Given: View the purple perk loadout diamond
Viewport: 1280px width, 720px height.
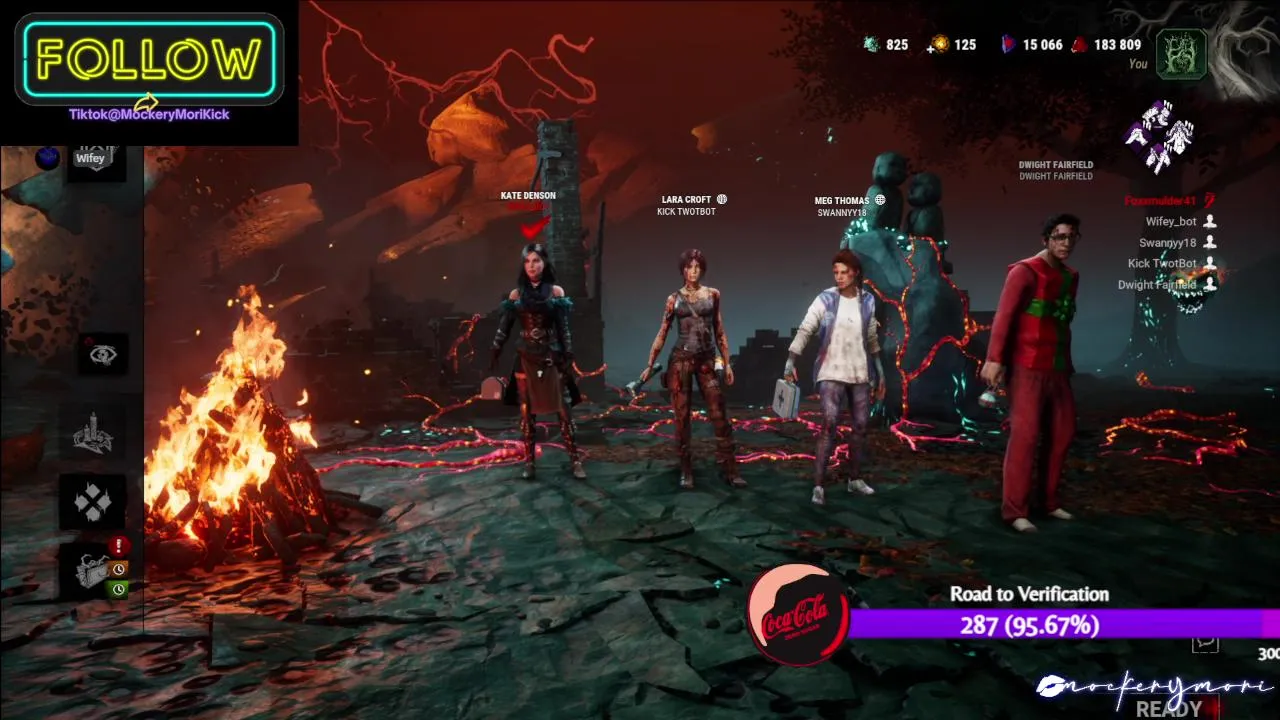Looking at the screenshot, I should coord(1160,135).
